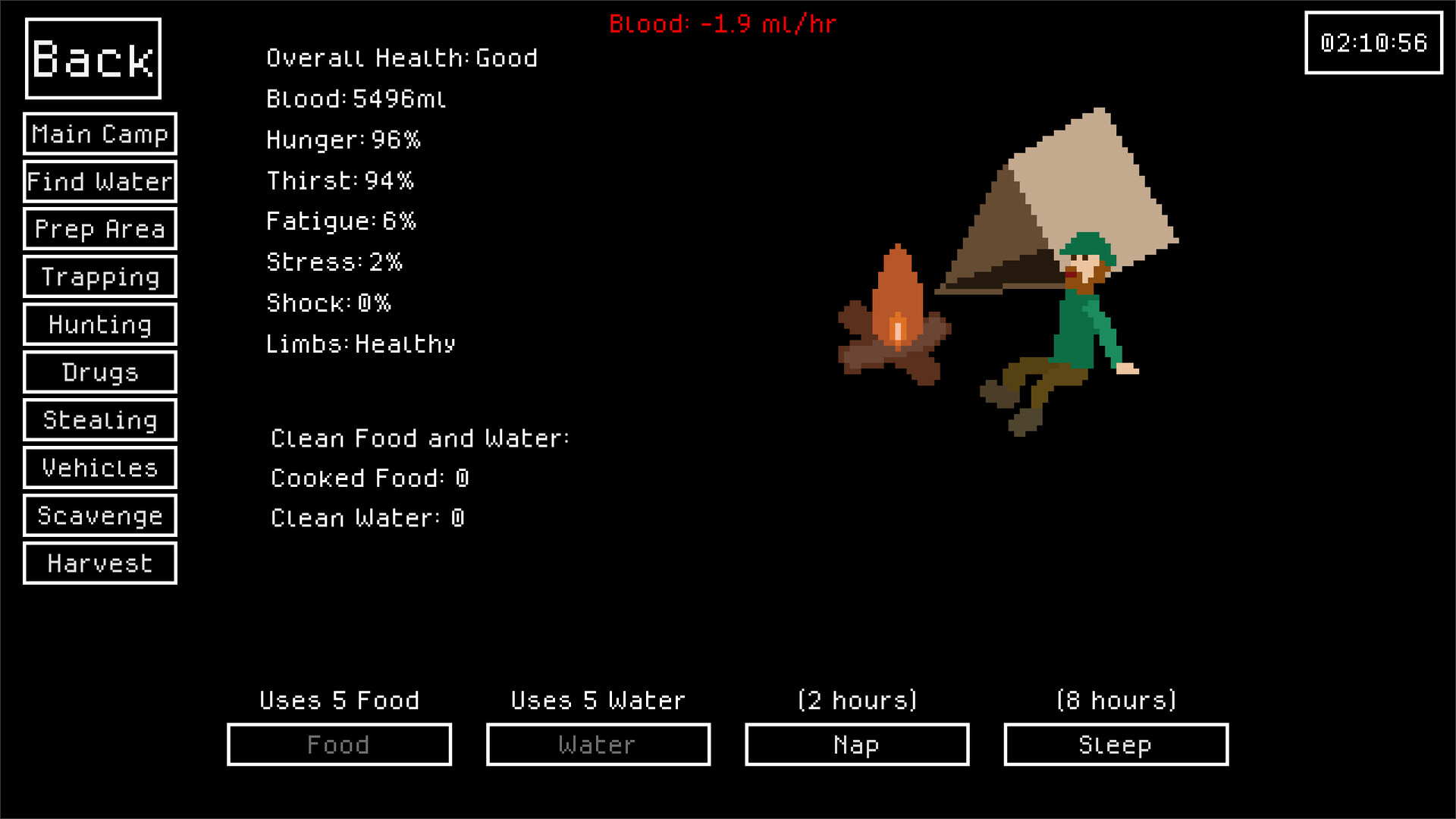
Task: Open the Main Camp screen
Action: [x=99, y=134]
